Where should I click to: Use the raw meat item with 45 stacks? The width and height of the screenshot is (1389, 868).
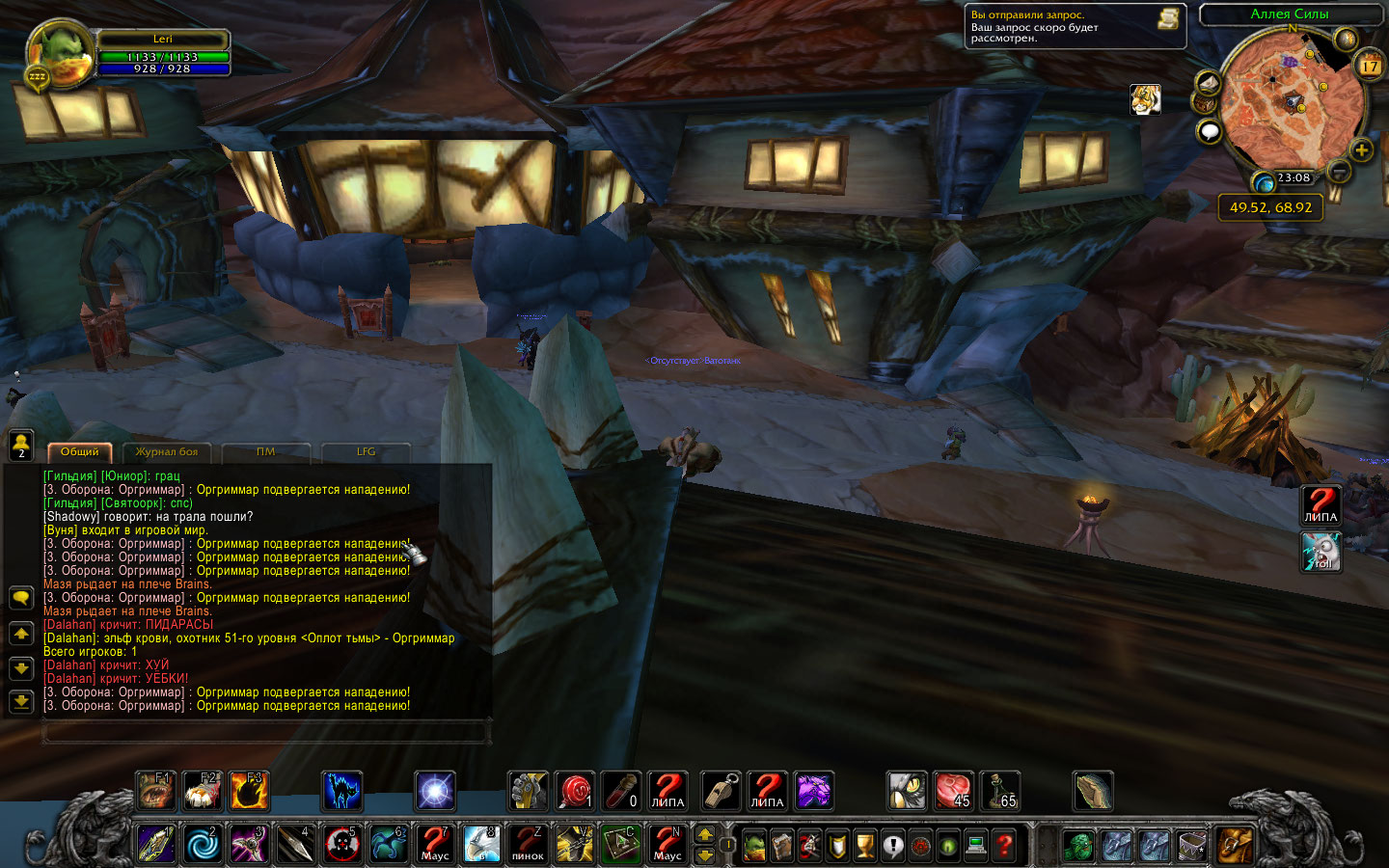[x=954, y=791]
